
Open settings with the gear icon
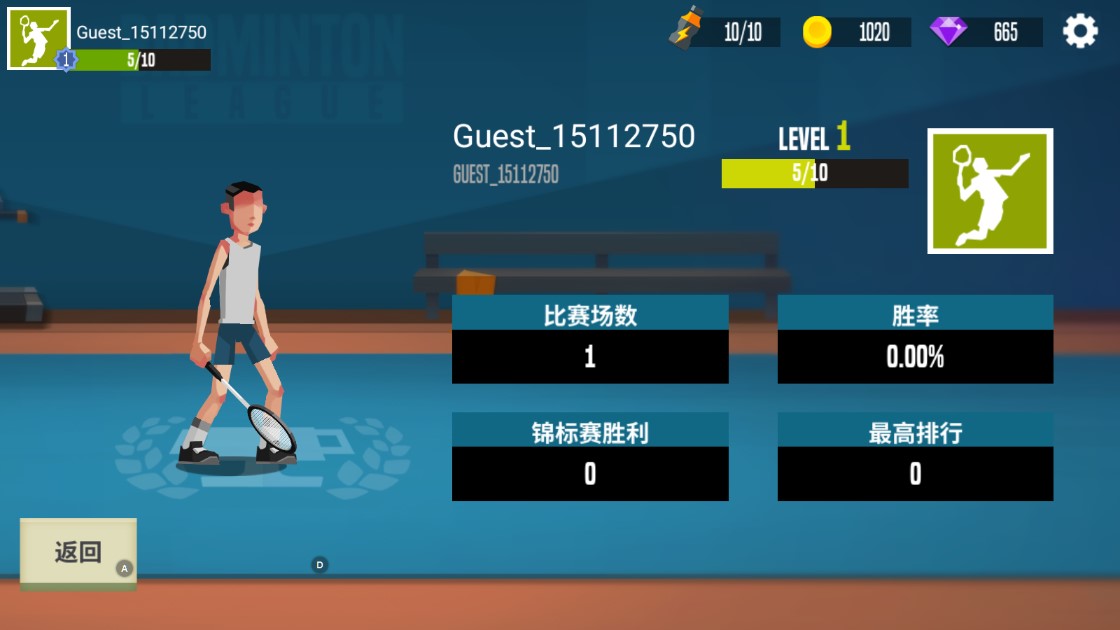click(x=1080, y=31)
